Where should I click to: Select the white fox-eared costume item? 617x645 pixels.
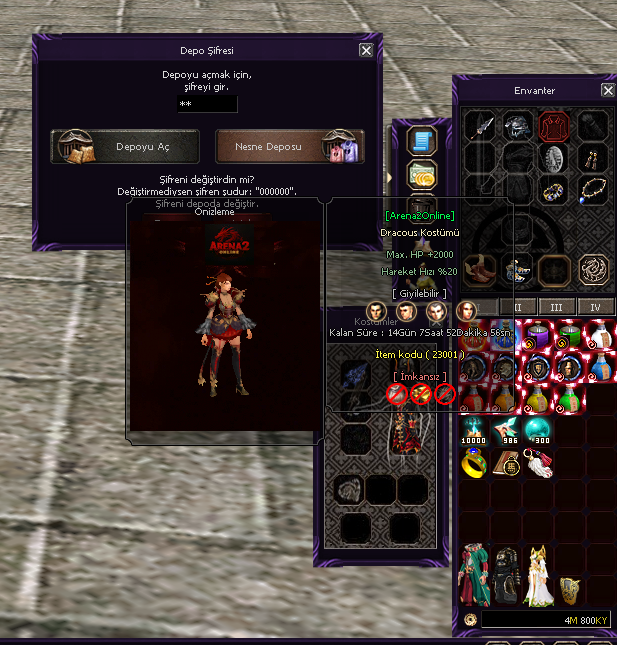tap(540, 573)
